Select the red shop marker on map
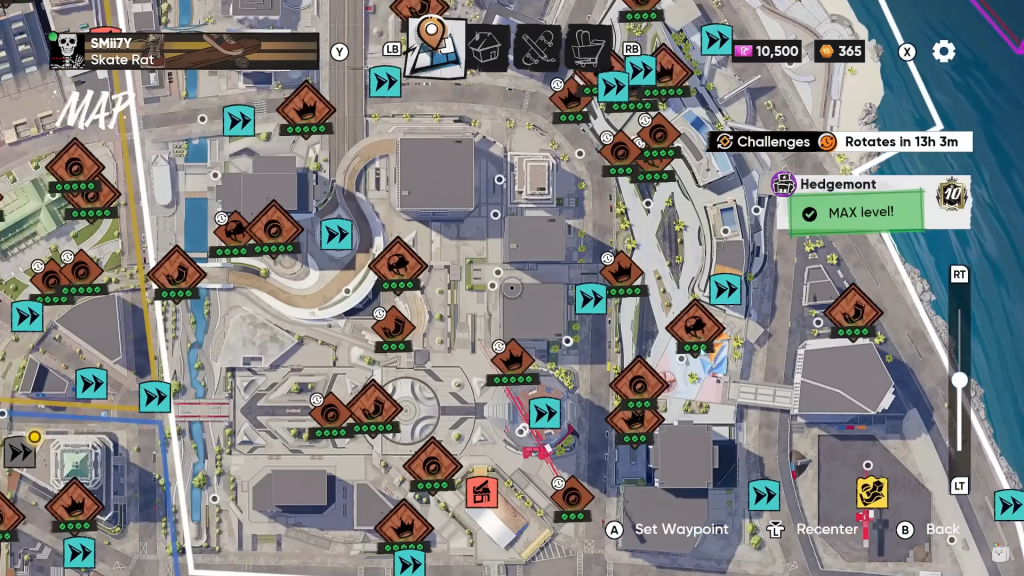The height and width of the screenshot is (576, 1024). [481, 491]
